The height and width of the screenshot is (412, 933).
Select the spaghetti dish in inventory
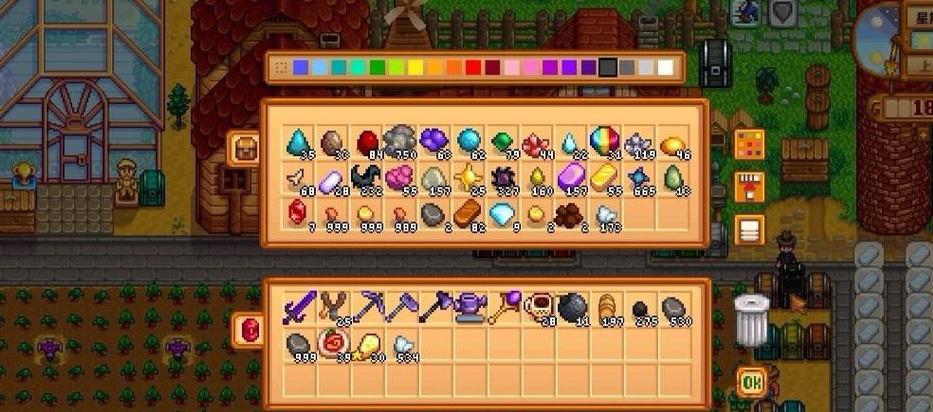coord(333,345)
